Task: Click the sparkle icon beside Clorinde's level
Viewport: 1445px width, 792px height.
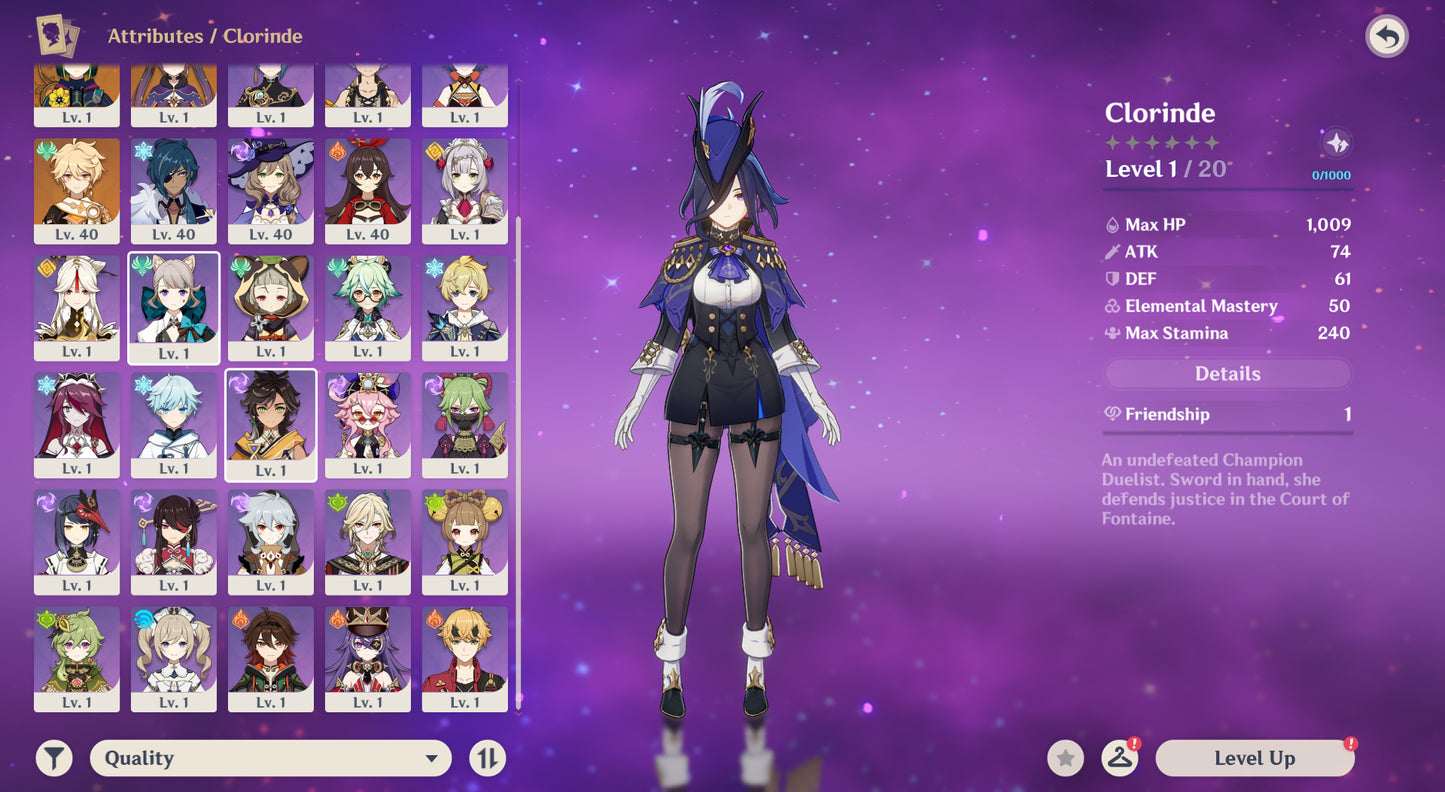Action: click(1336, 144)
